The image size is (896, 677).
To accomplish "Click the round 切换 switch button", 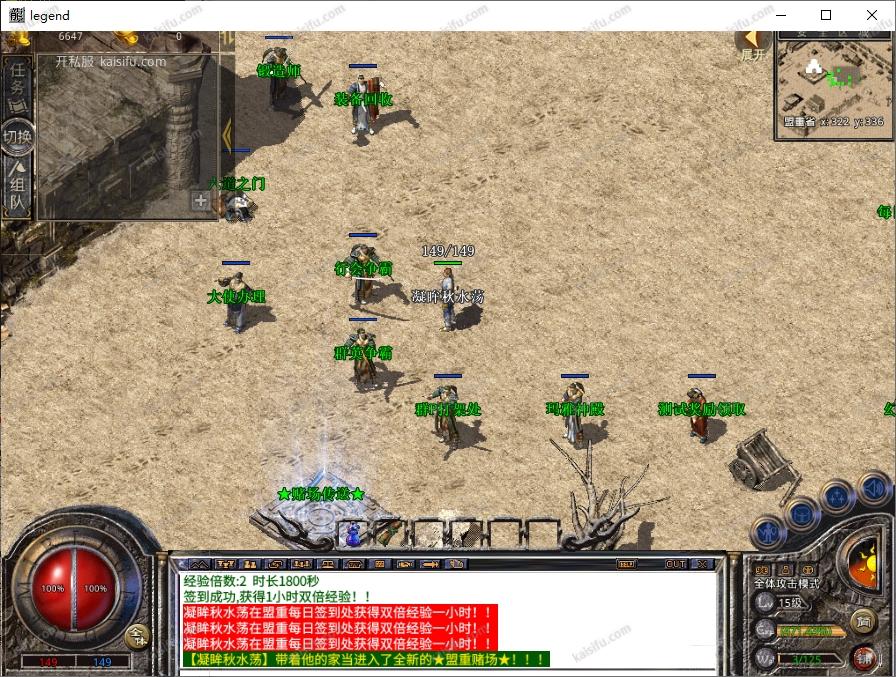I will (17, 137).
